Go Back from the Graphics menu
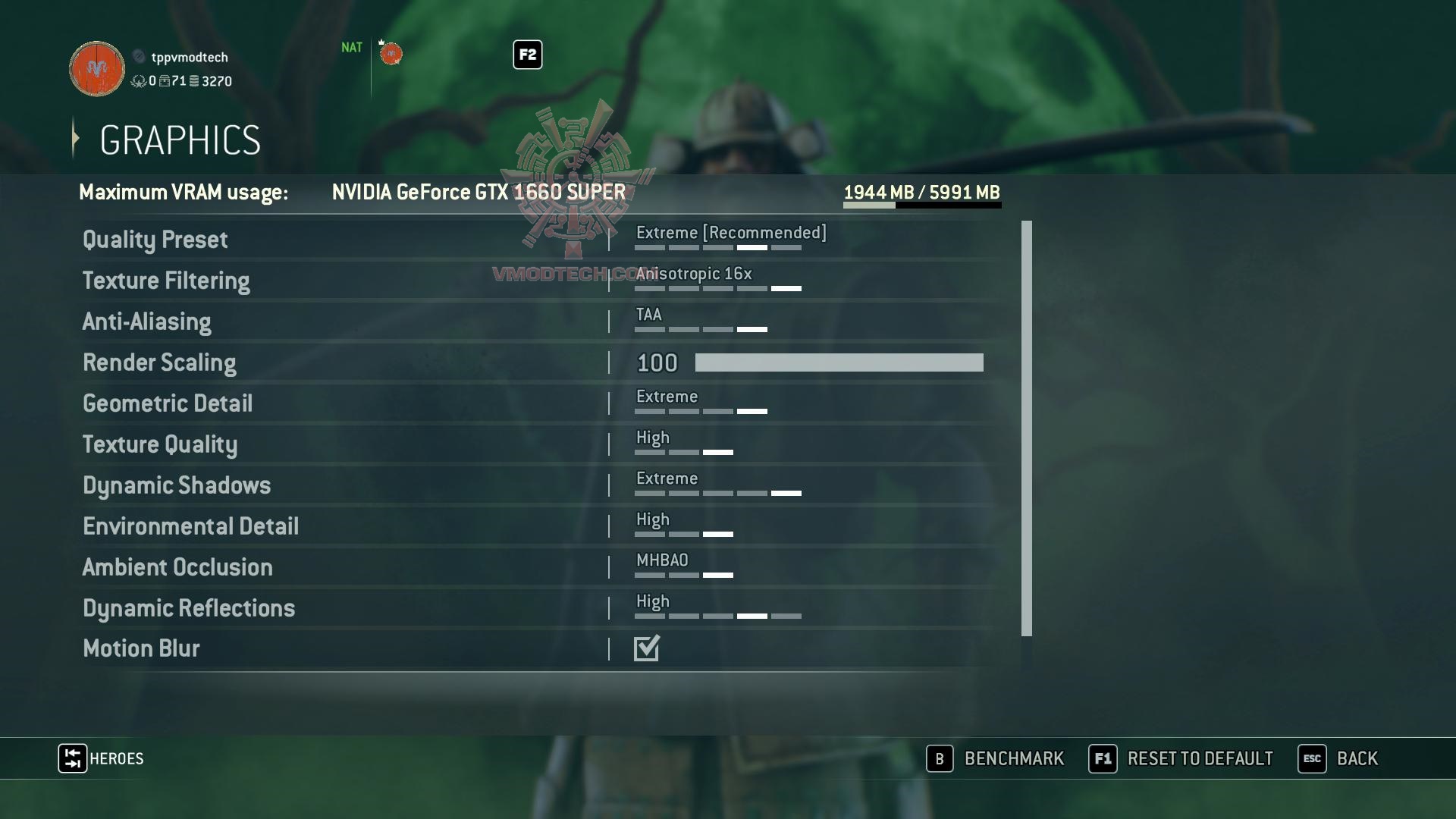 tap(1338, 758)
